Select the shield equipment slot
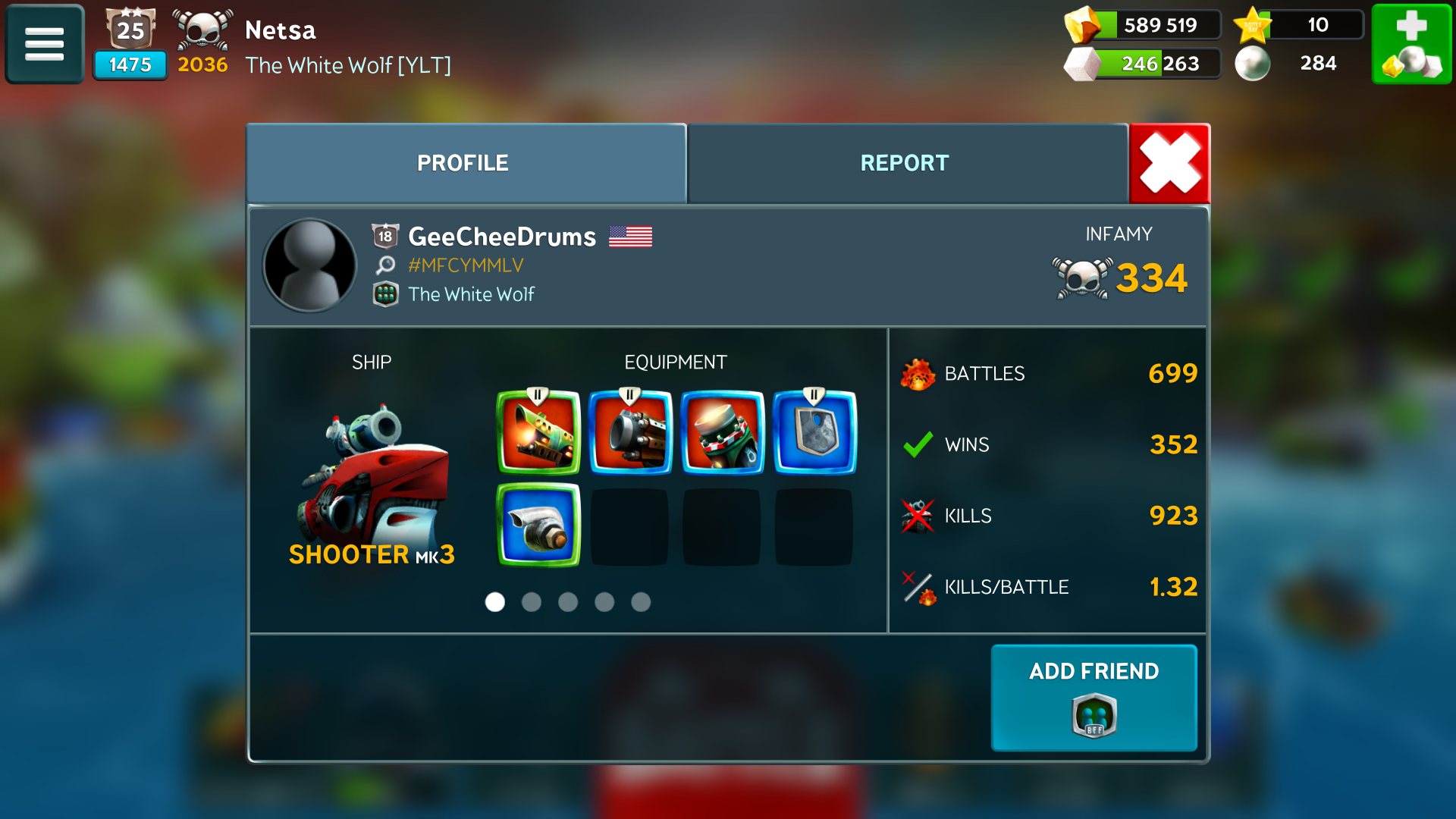This screenshot has width=1456, height=819. coord(814,432)
